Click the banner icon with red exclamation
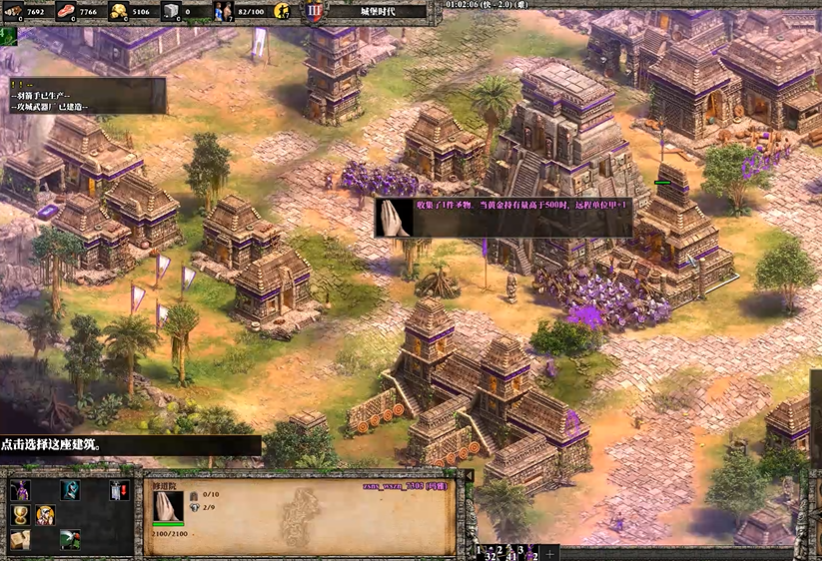This screenshot has height=561, width=822. click(120, 490)
